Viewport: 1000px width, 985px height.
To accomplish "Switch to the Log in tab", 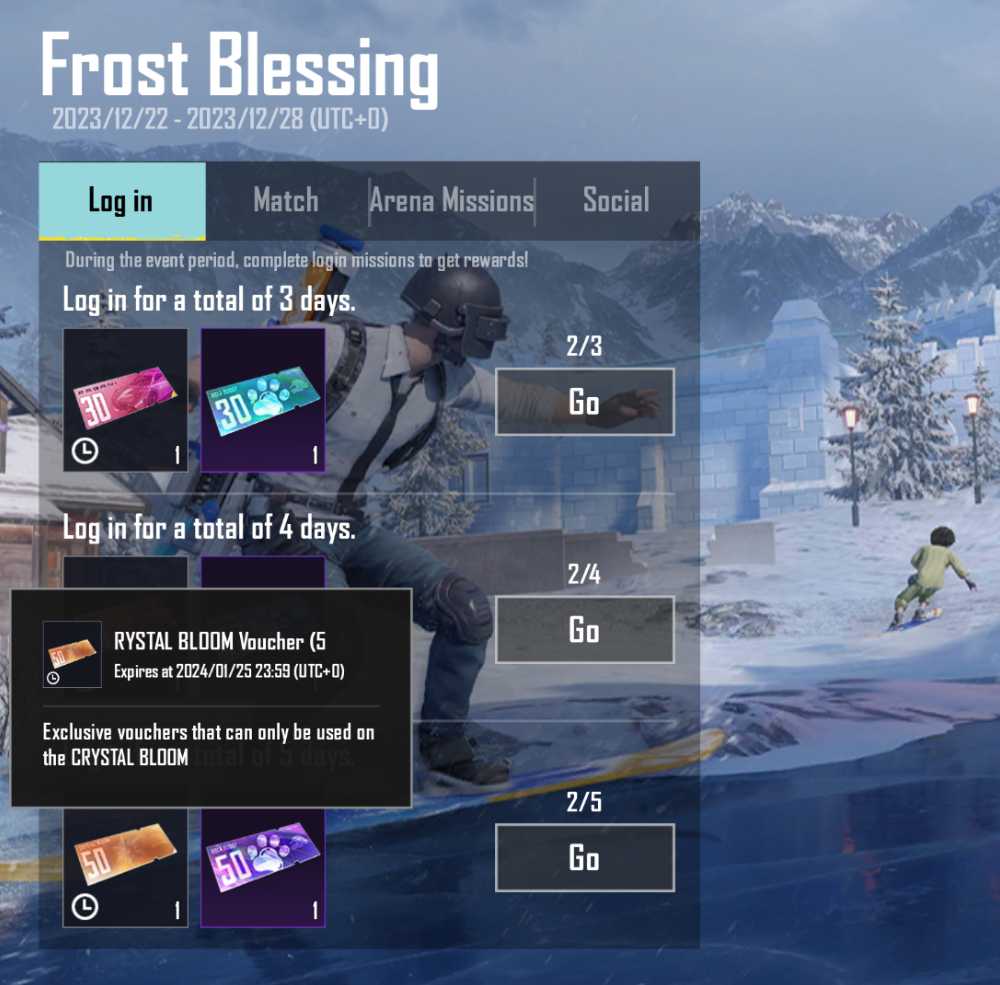I will 121,201.
